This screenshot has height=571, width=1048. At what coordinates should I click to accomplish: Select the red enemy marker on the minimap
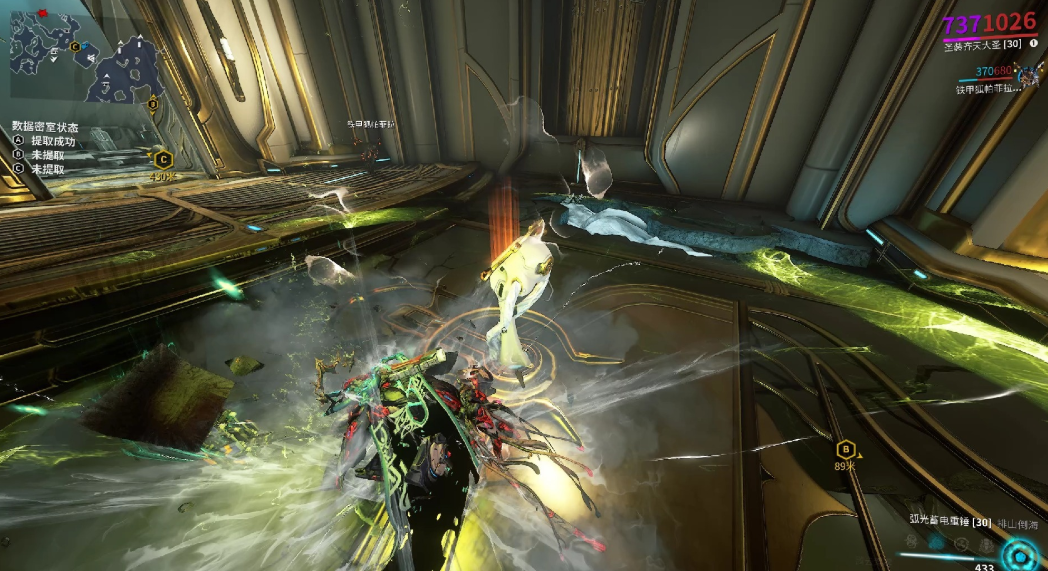(x=43, y=14)
